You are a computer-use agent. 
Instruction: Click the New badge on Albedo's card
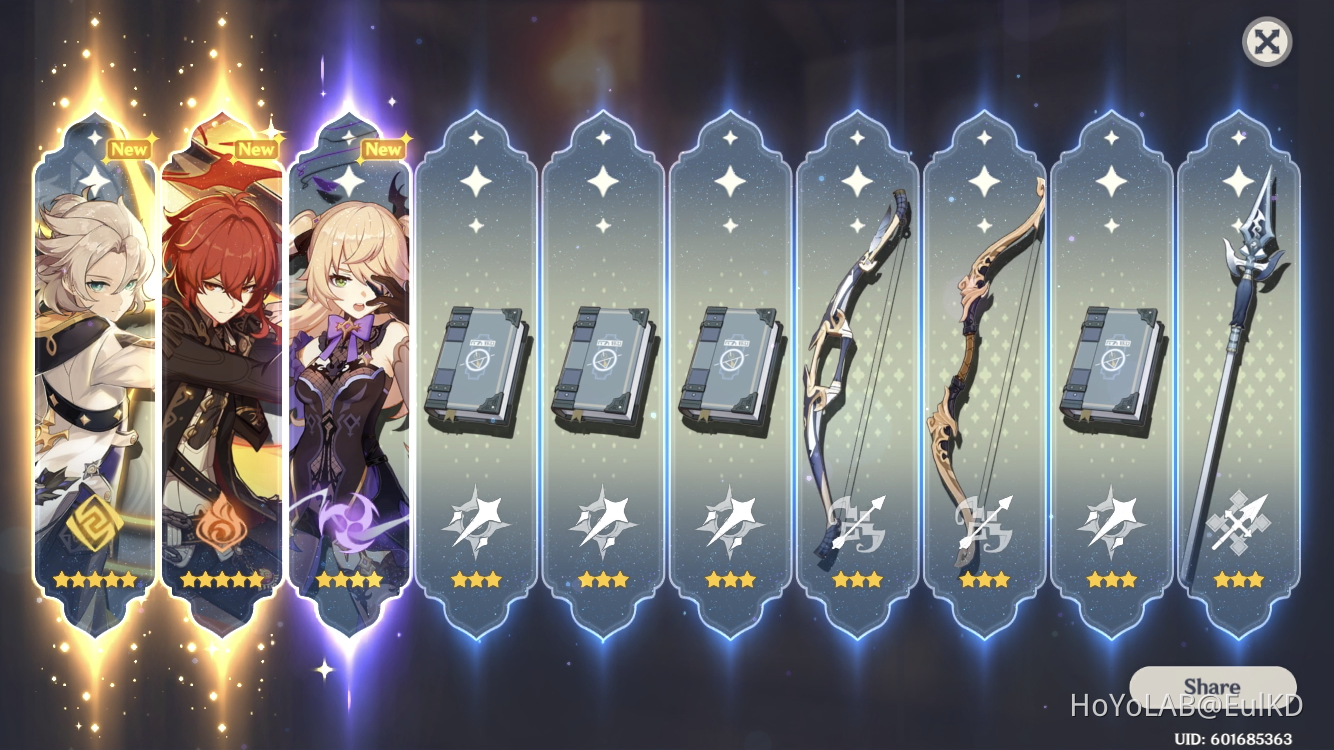(x=128, y=148)
